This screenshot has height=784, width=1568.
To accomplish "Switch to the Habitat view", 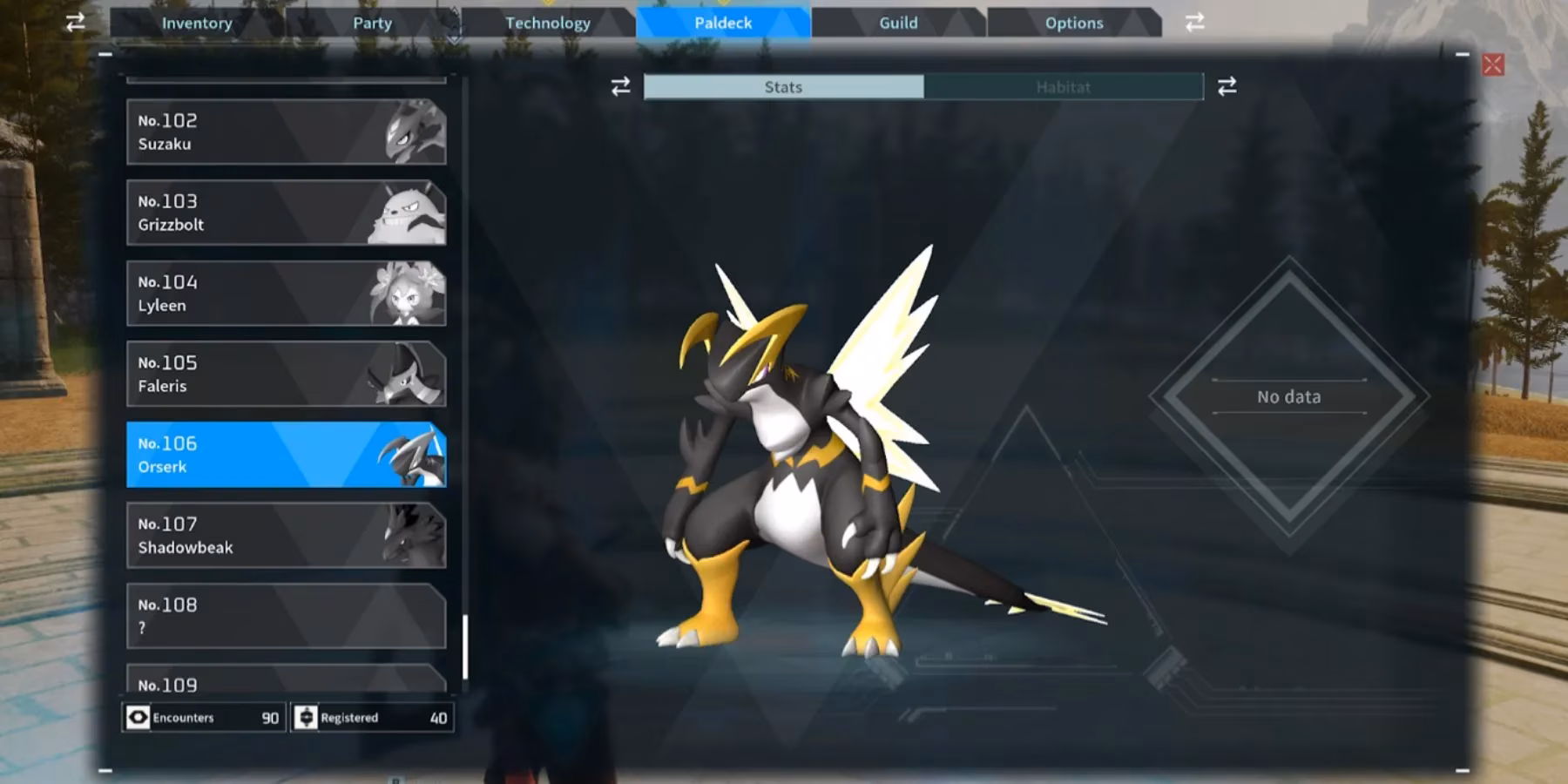I will [1064, 86].
